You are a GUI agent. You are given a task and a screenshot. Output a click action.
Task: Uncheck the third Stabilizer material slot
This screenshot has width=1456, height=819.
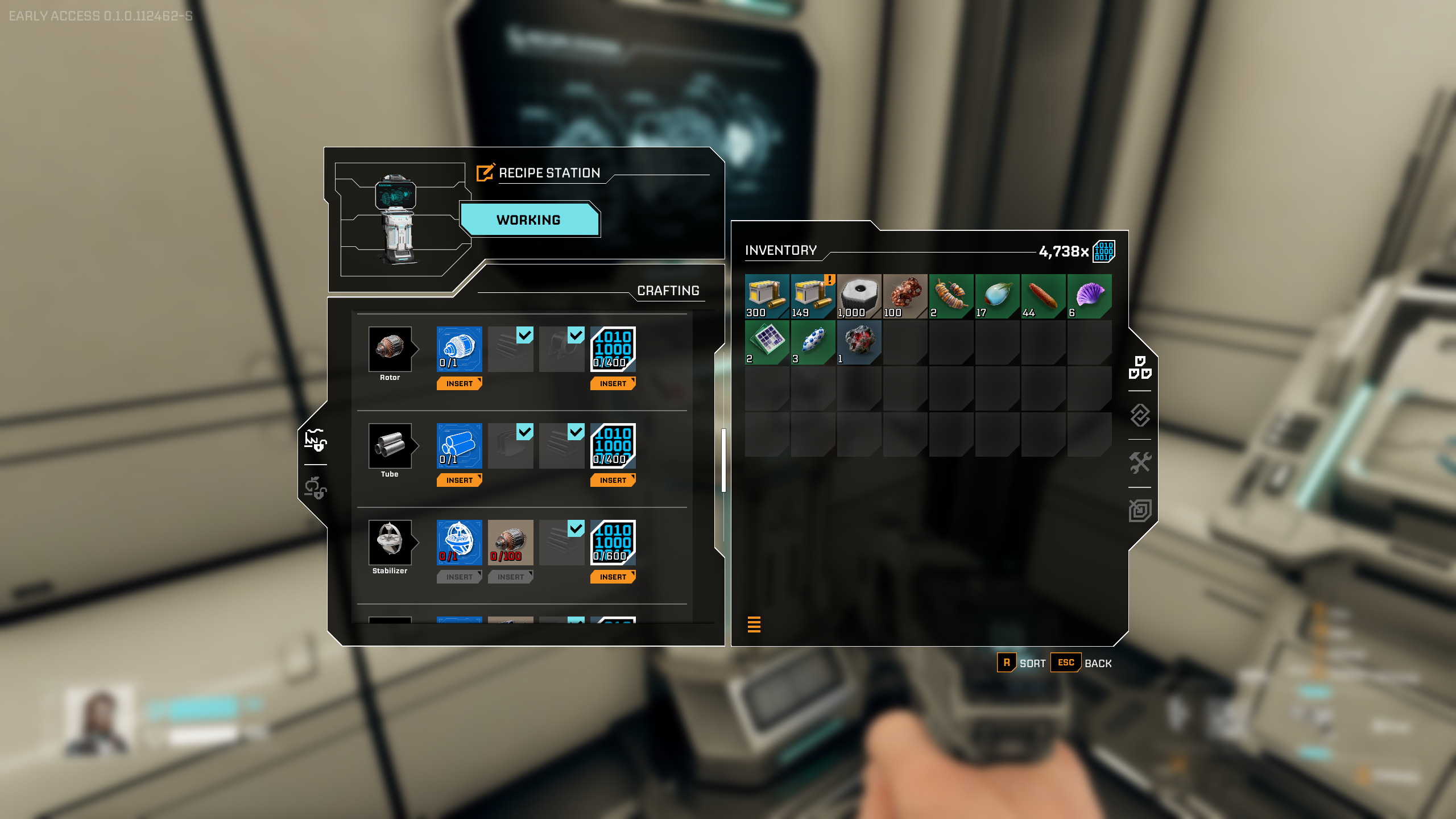click(576, 530)
